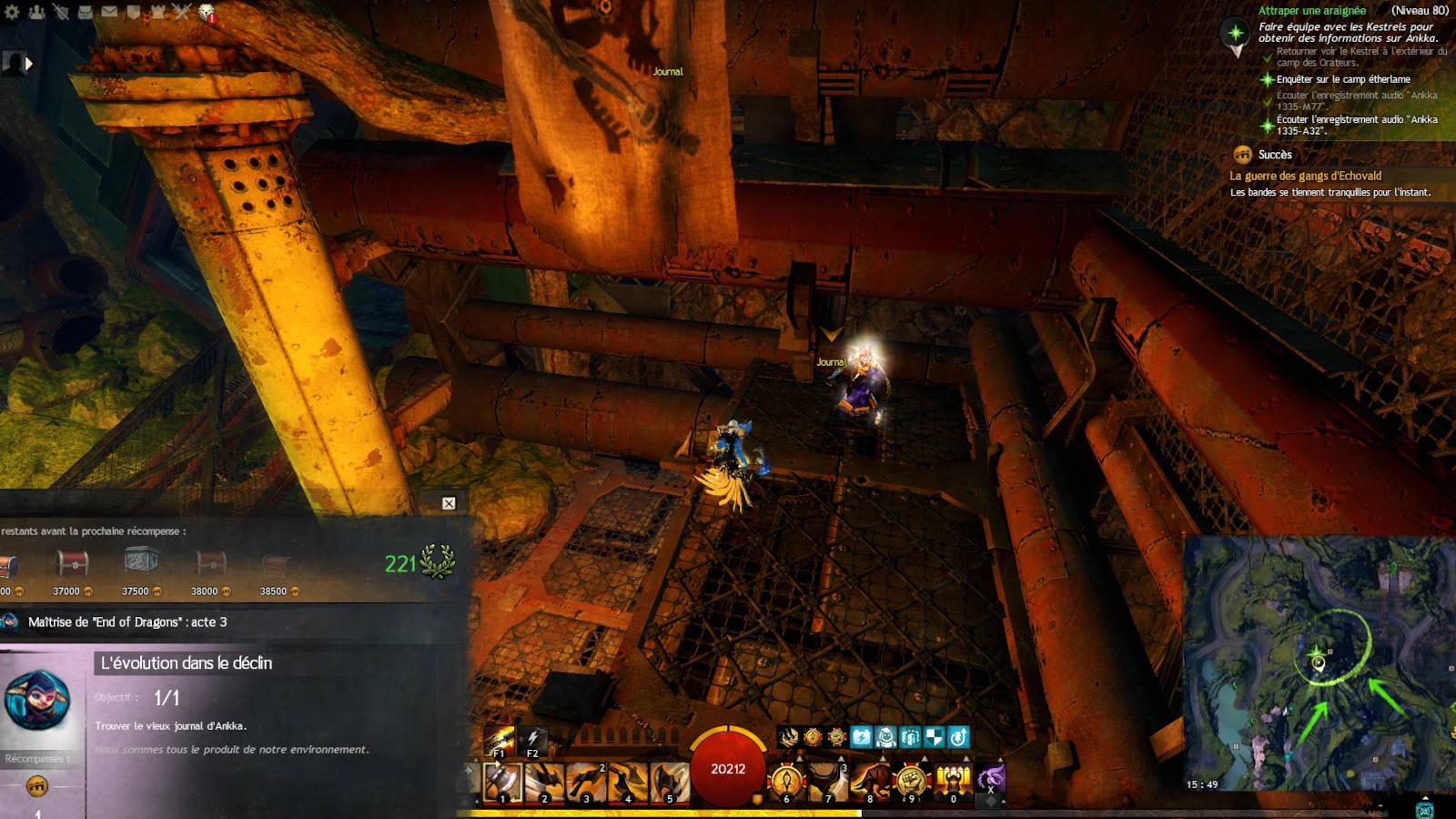Open the game menu gear icon
The image size is (1456, 819).
click(12, 12)
